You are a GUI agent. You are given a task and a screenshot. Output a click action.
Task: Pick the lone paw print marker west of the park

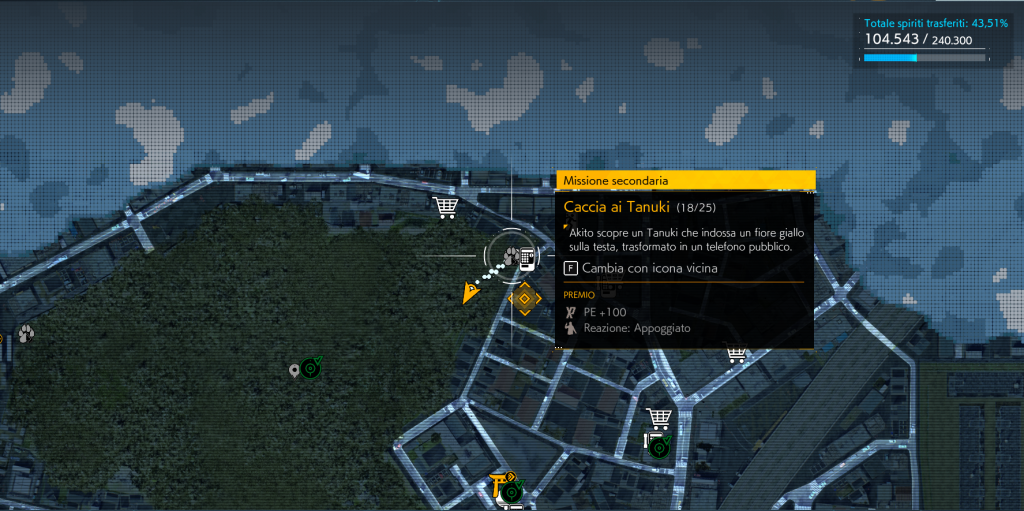(x=25, y=333)
